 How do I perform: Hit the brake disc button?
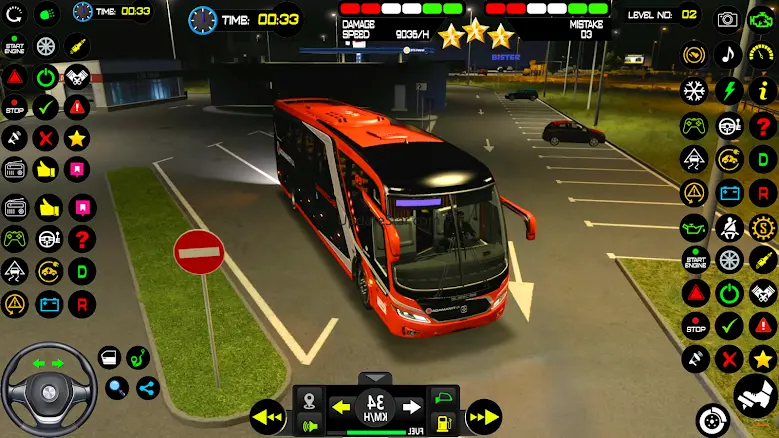coord(711,418)
